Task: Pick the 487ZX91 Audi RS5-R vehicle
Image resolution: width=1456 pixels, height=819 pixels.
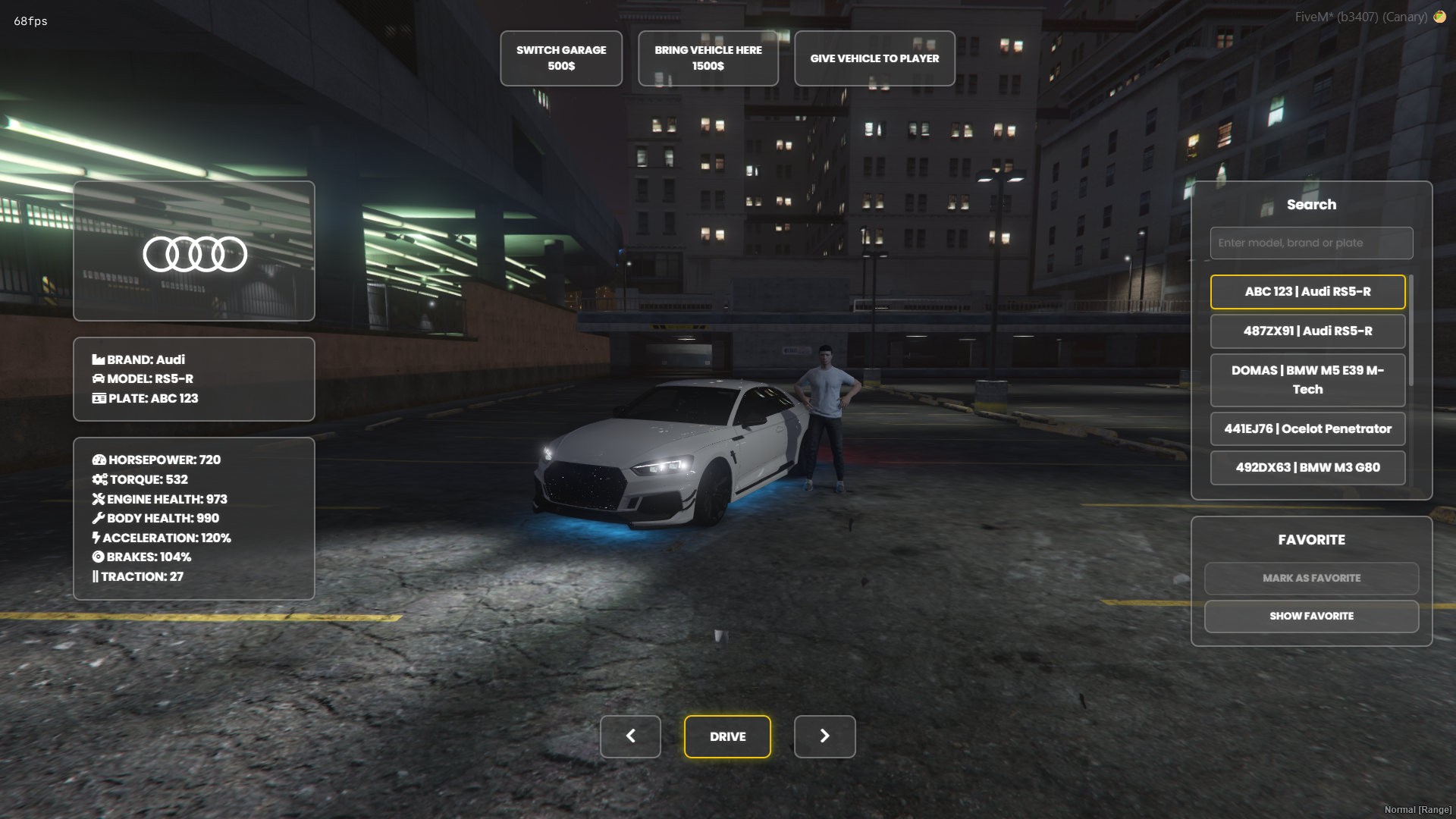Action: click(1307, 331)
